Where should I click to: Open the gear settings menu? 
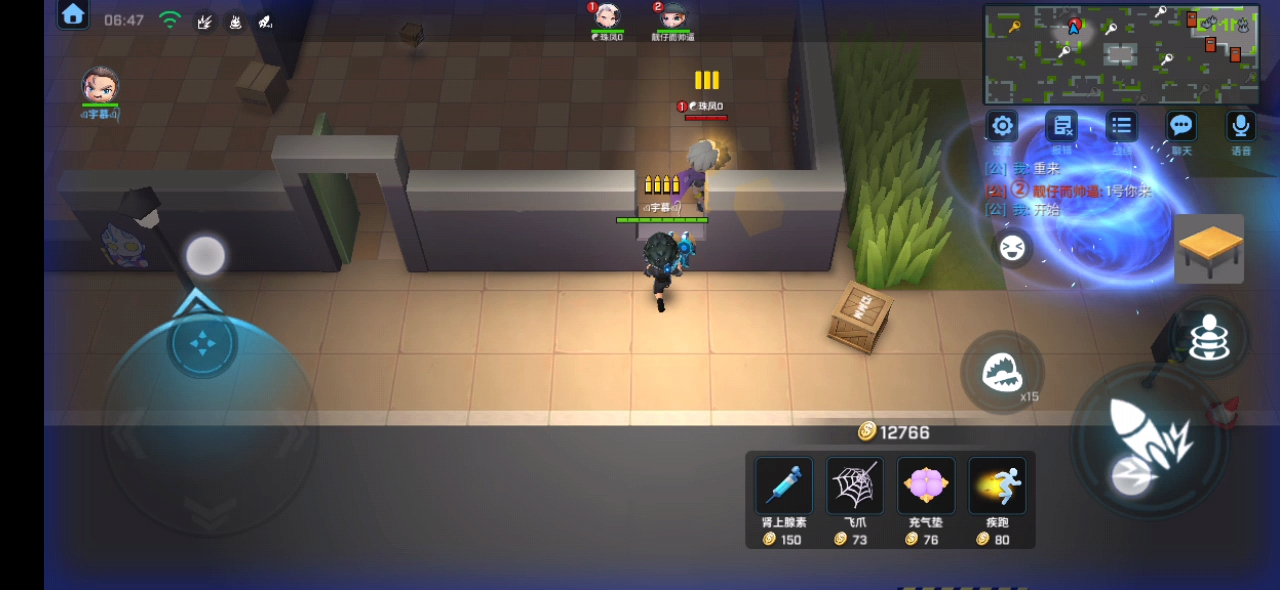(x=1002, y=126)
